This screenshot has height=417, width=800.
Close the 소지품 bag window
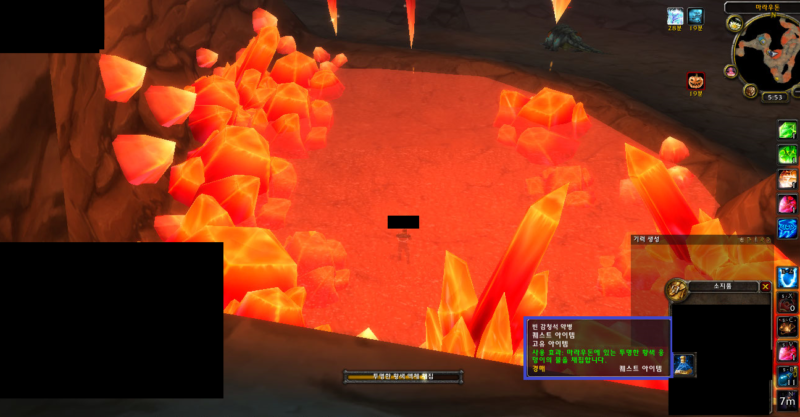[766, 286]
